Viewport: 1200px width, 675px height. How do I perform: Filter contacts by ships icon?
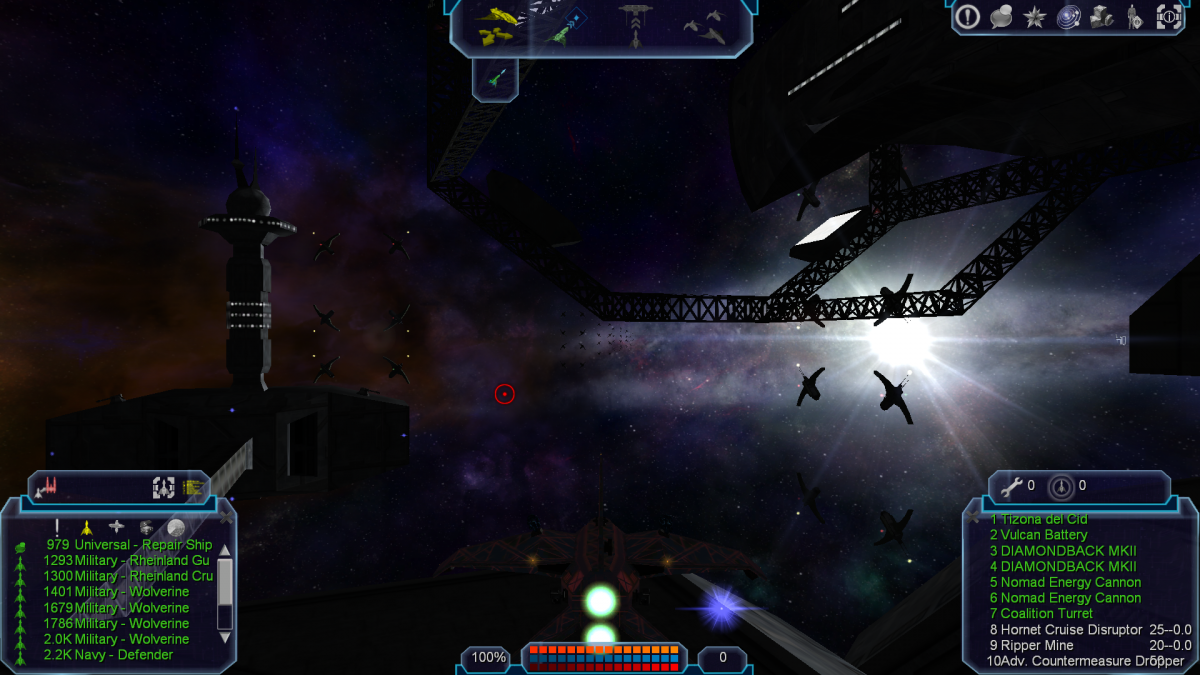click(x=86, y=527)
